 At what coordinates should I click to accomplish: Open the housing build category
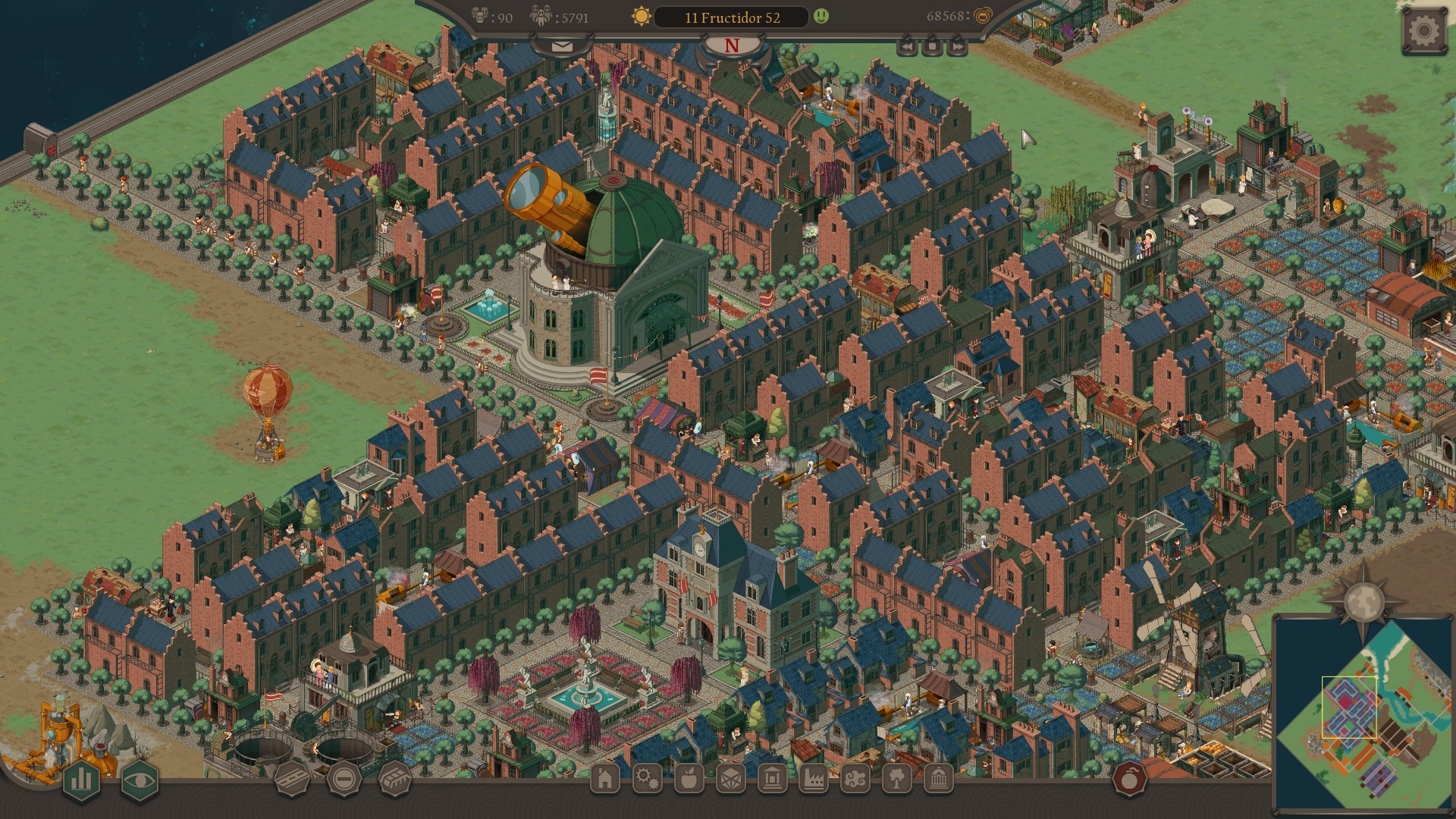[605, 779]
